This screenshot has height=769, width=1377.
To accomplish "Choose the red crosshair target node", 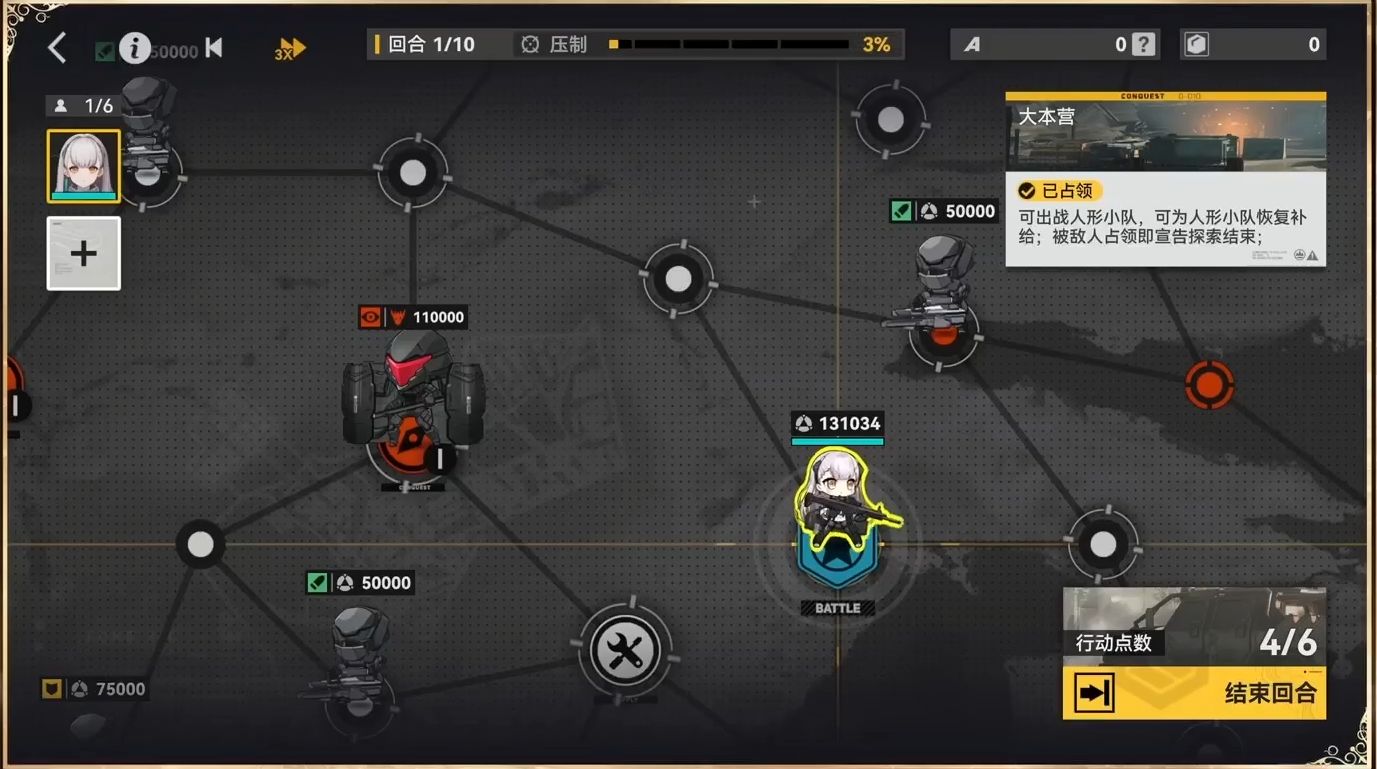I will (x=1209, y=384).
